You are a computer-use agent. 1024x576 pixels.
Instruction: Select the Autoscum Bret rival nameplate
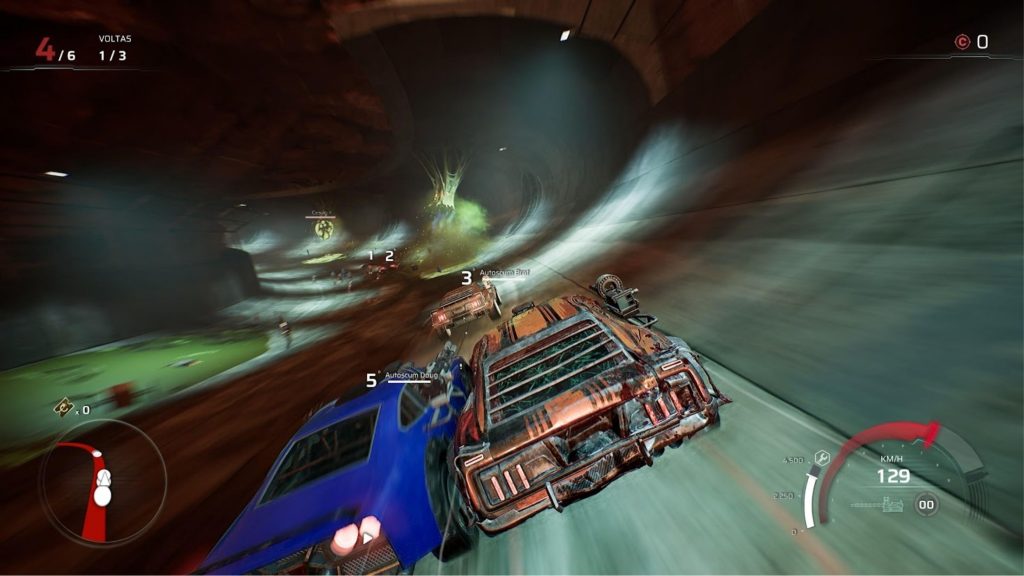pos(503,272)
